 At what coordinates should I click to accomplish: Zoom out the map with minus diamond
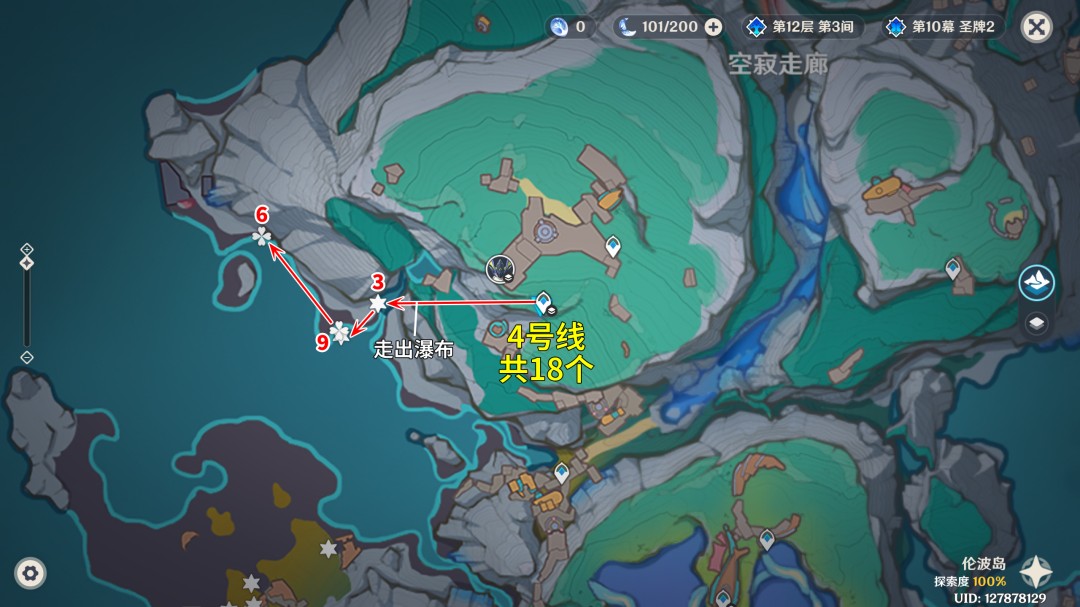pyautogui.click(x=27, y=357)
